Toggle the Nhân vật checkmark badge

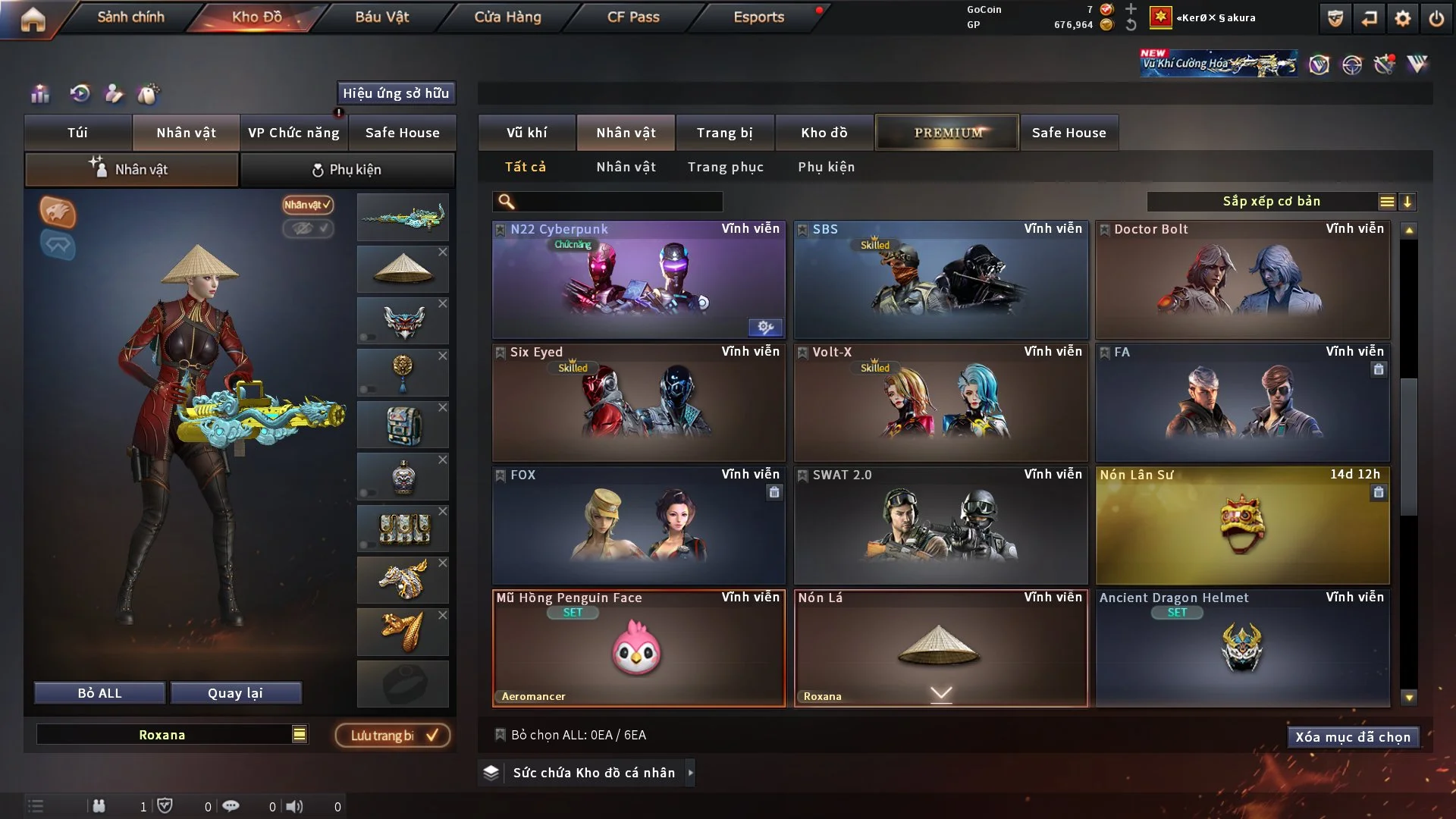306,205
